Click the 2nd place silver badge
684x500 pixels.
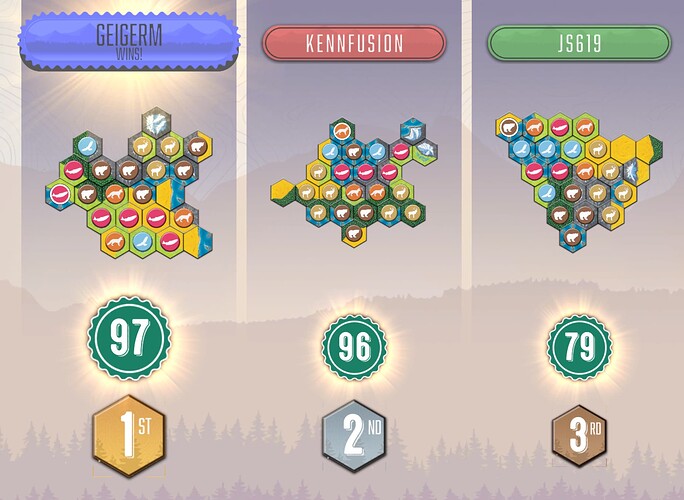pyautogui.click(x=354, y=437)
